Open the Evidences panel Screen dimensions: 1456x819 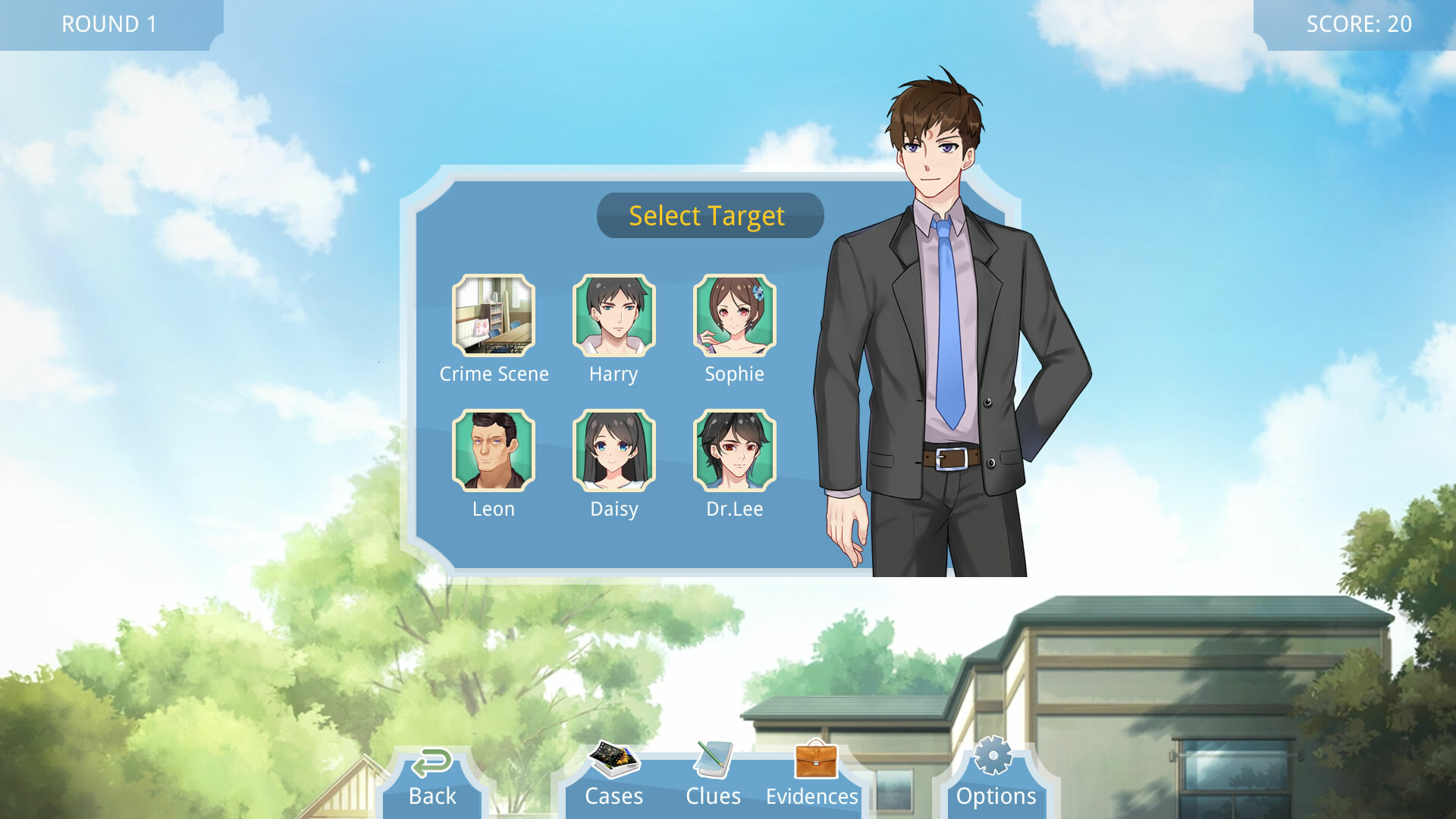click(x=811, y=795)
